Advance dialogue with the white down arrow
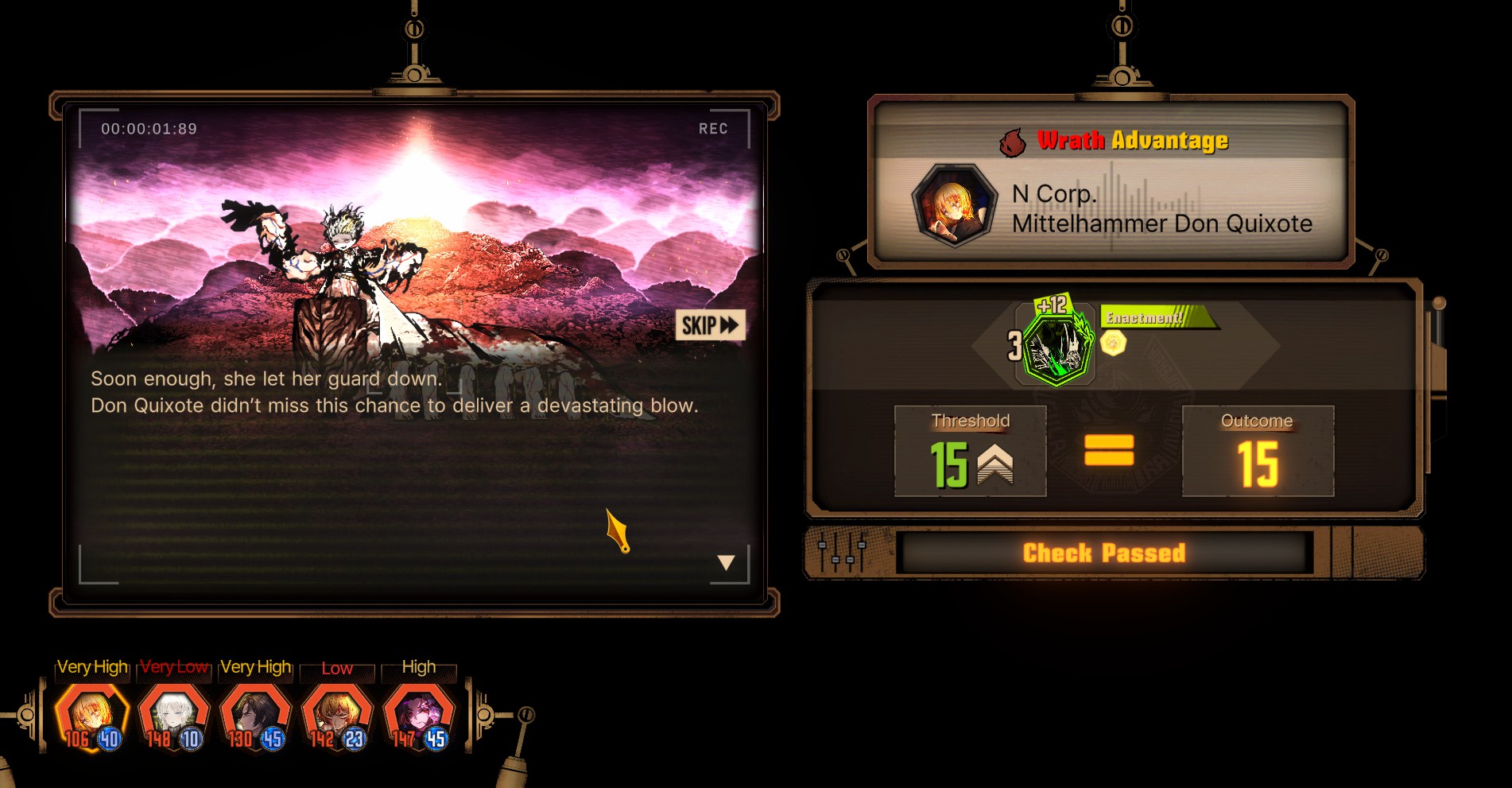This screenshot has height=788, width=1512. point(726,563)
